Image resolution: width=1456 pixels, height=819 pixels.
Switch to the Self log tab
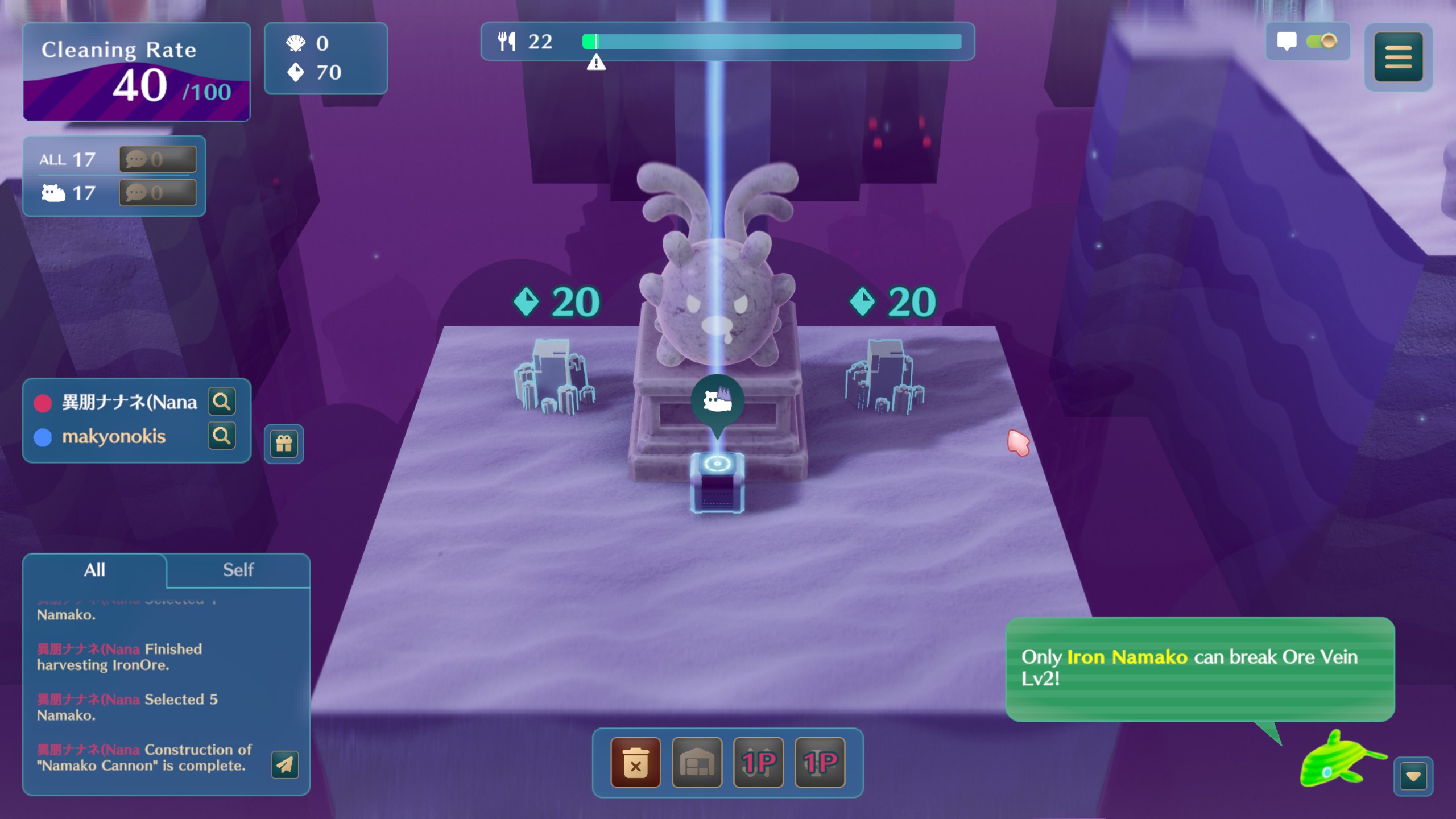(x=238, y=570)
